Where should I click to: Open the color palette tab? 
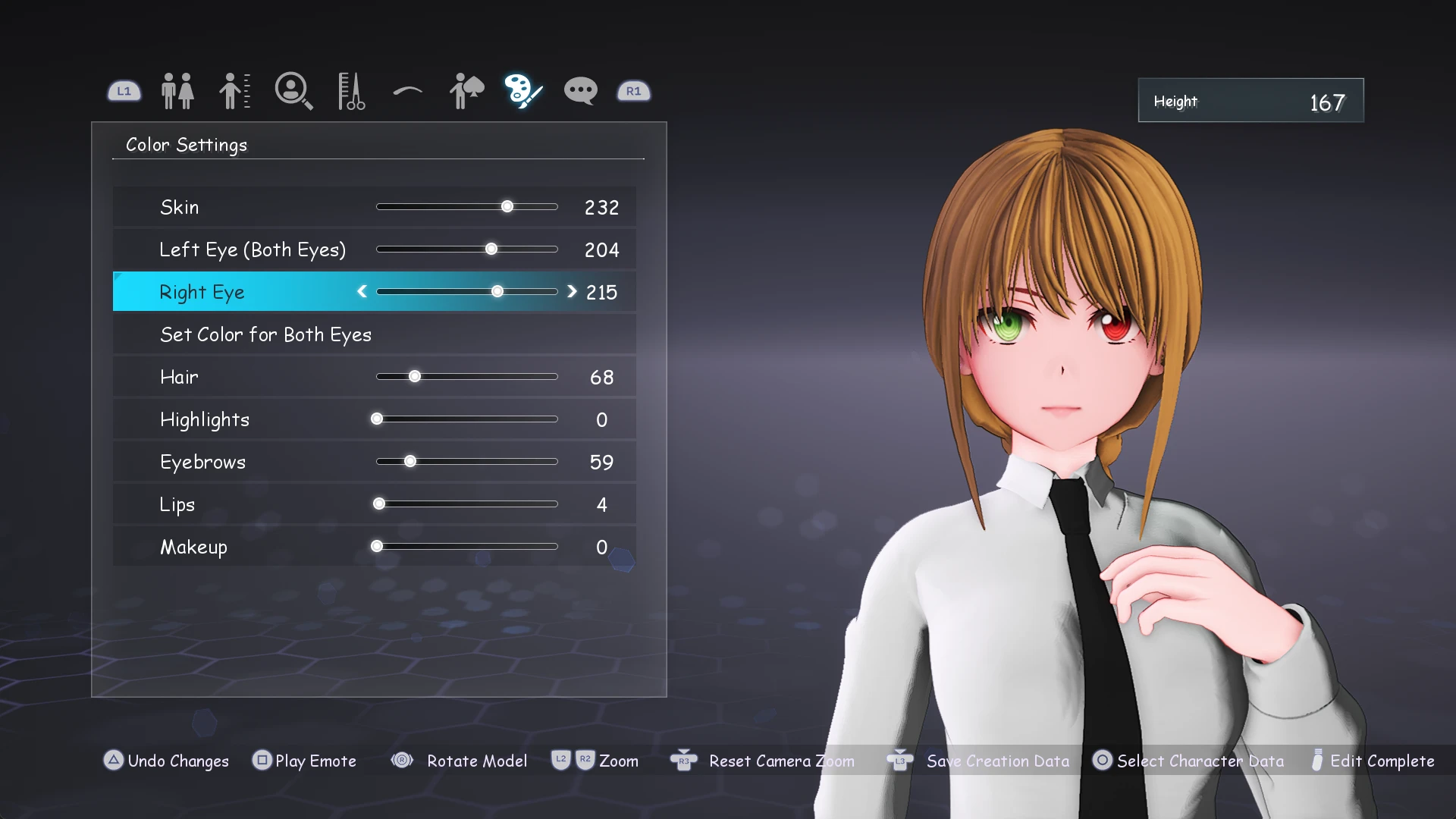coord(523,91)
